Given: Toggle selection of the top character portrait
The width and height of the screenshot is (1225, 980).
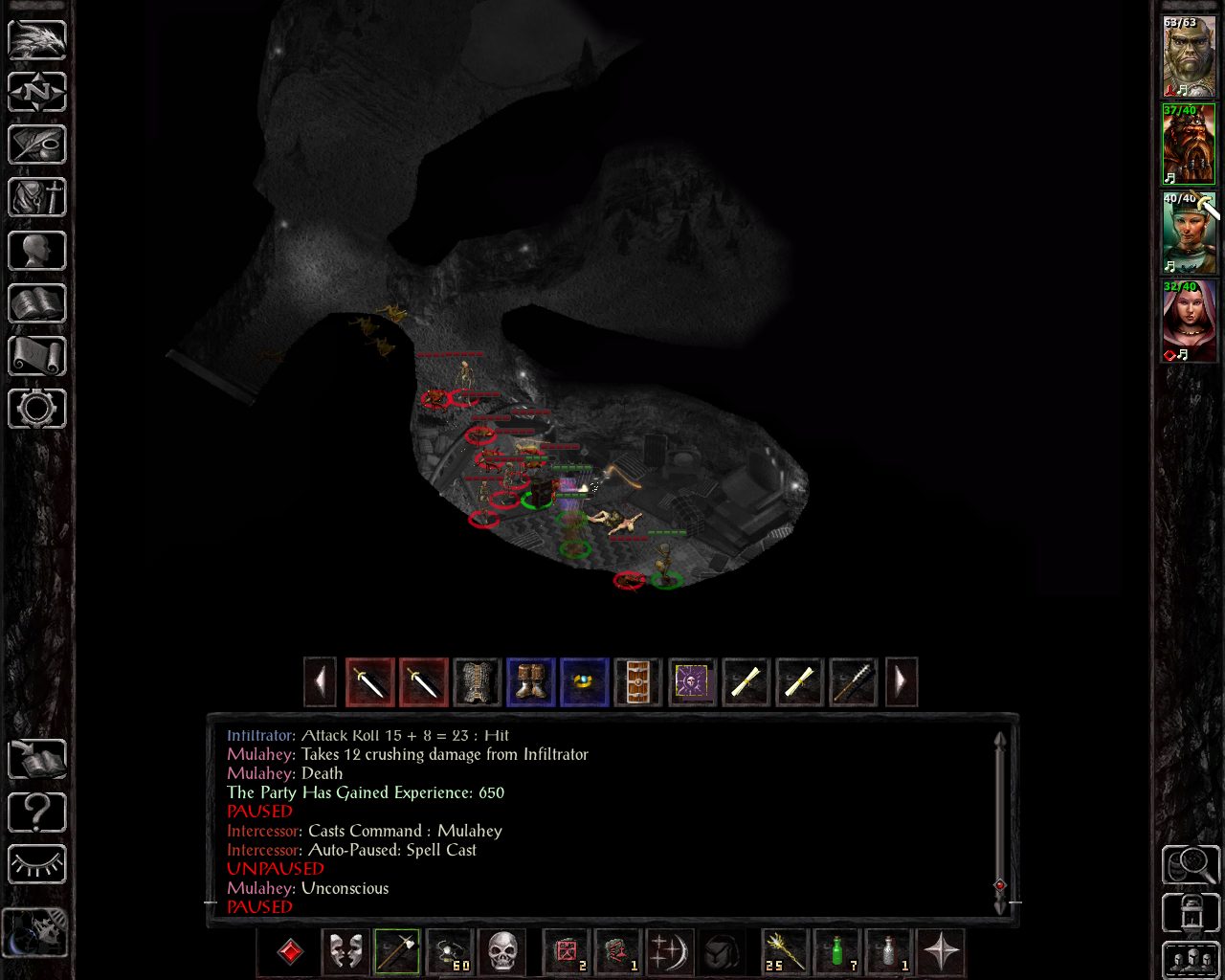Looking at the screenshot, I should click(x=1189, y=53).
